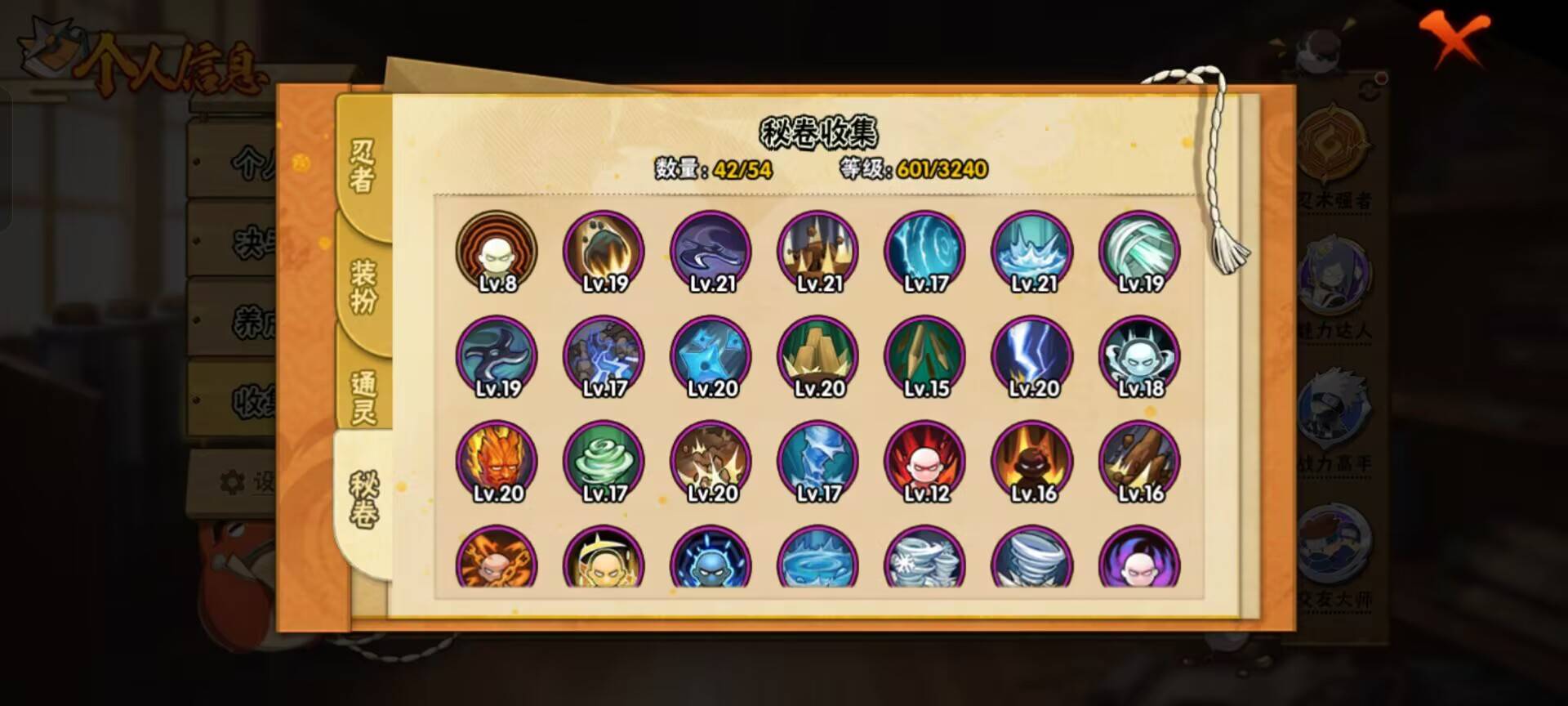
Task: Select the Lv.8 scroll in top-left corner
Action: (498, 253)
